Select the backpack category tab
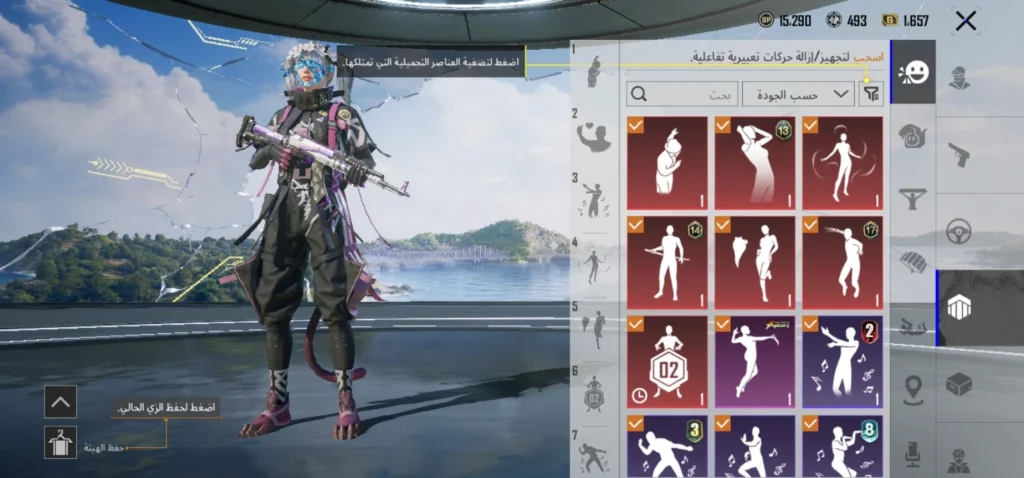Viewport: 1024px width, 478px height. pos(959,308)
